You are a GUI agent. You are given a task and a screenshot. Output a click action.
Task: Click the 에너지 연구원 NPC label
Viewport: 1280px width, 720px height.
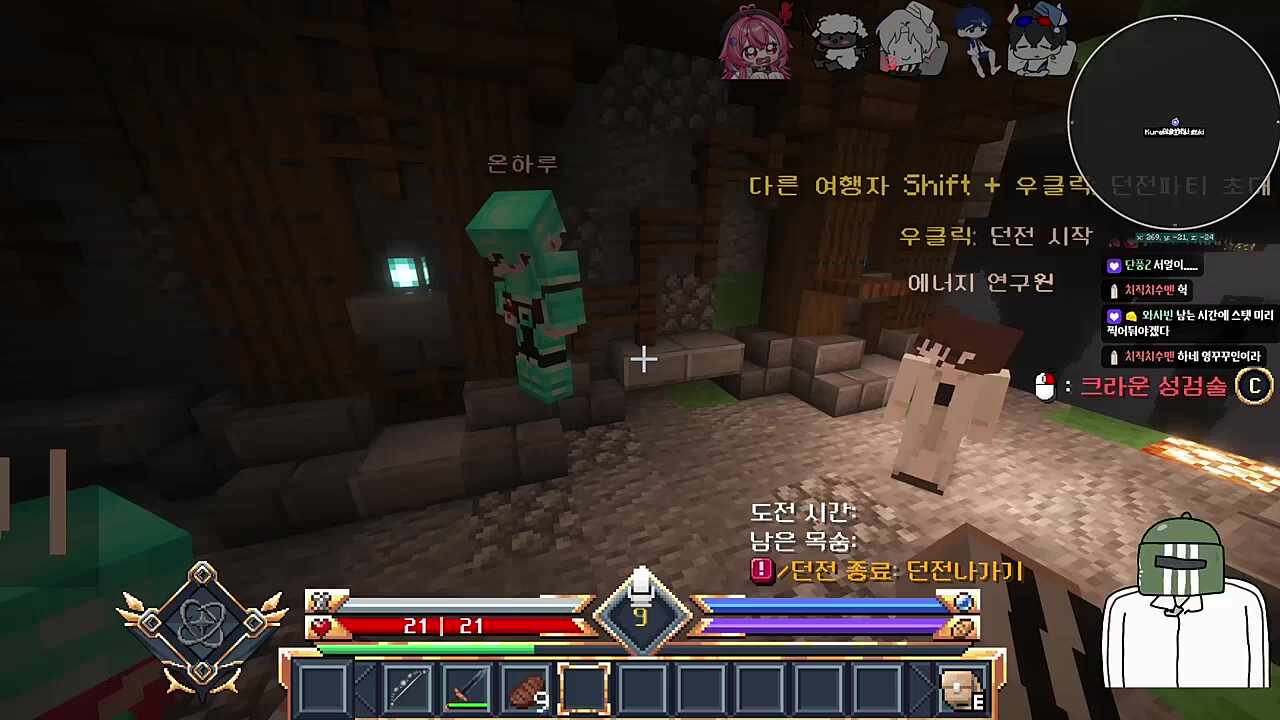coord(980,283)
